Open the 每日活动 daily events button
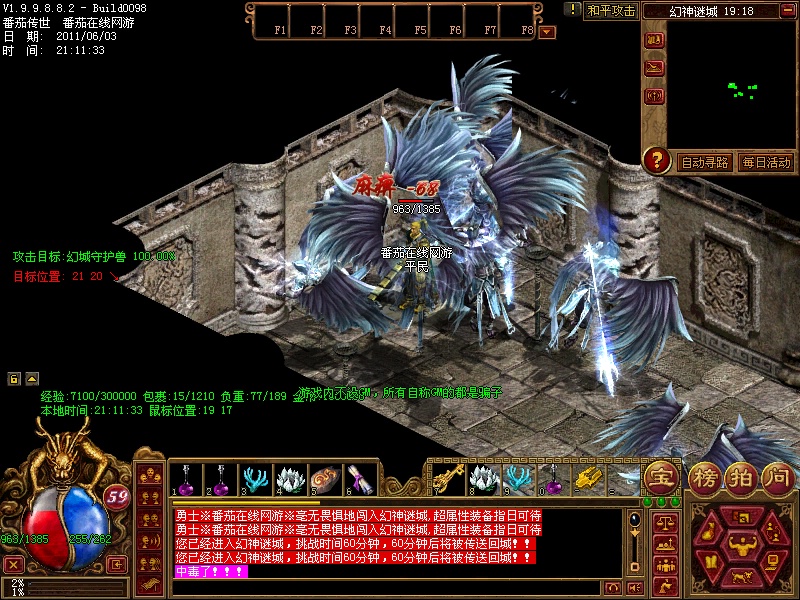This screenshot has width=800, height=600. 767,162
